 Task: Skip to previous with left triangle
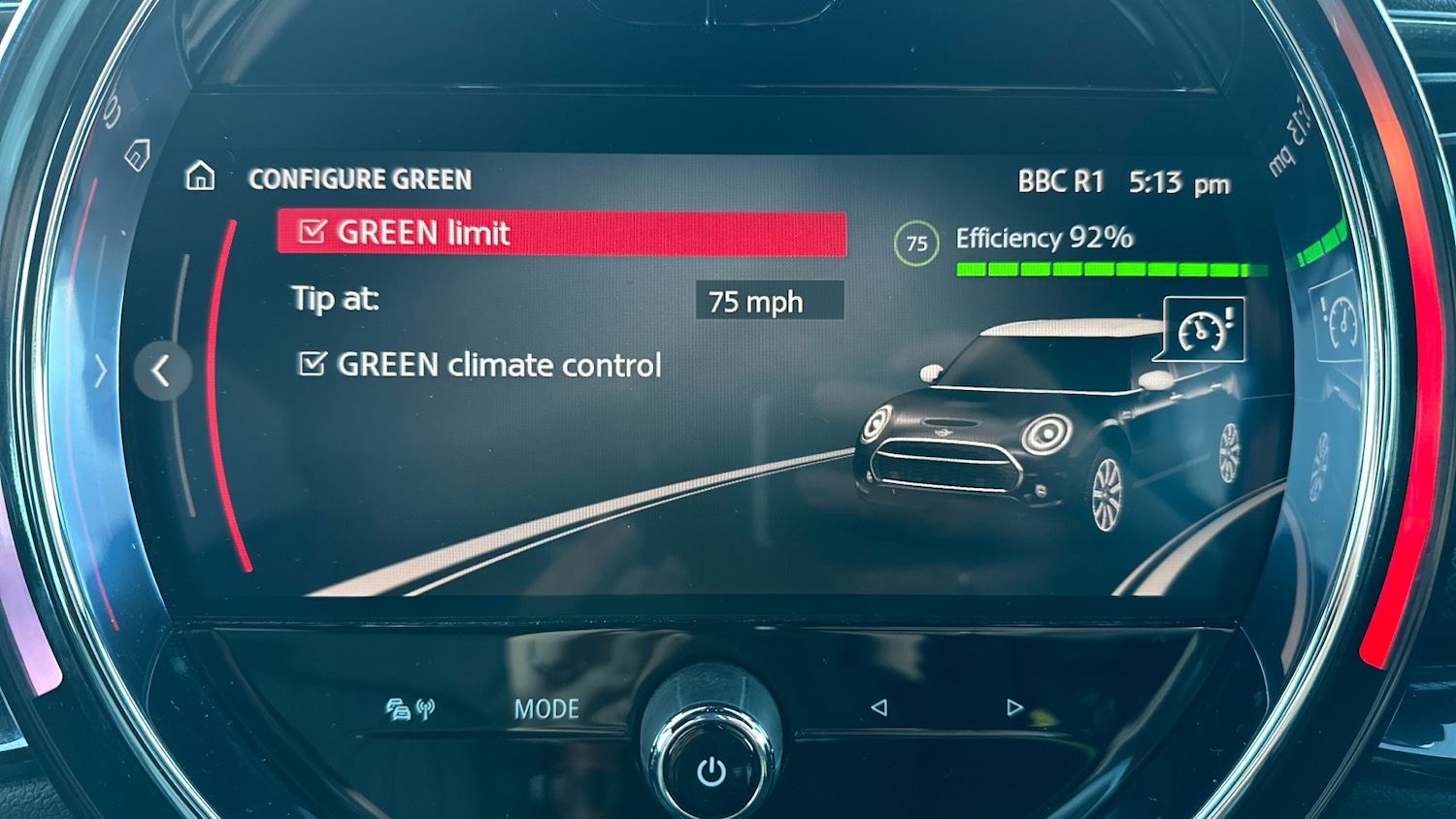878,707
